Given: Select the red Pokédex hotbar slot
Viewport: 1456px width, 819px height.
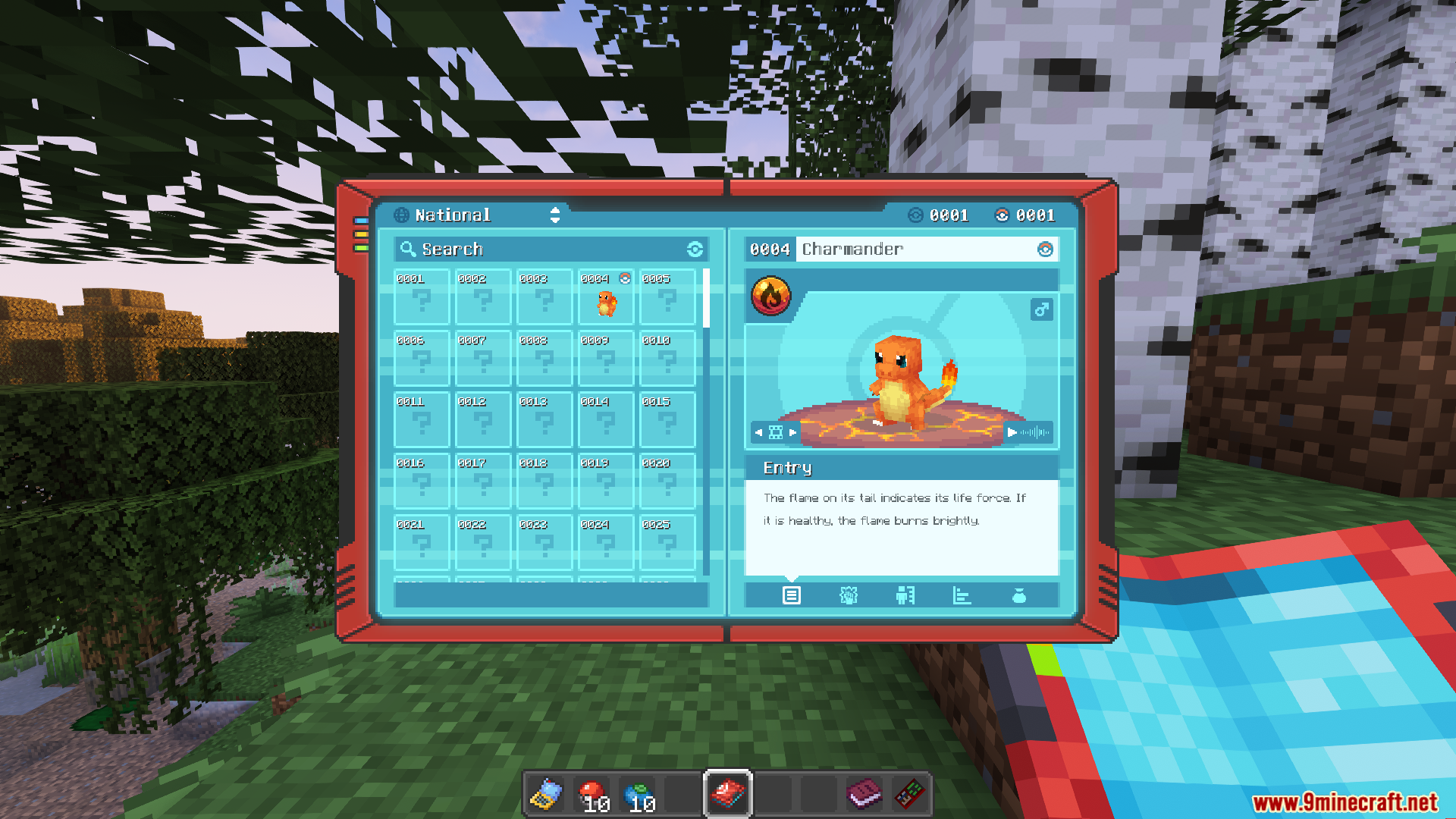Looking at the screenshot, I should click(x=728, y=795).
